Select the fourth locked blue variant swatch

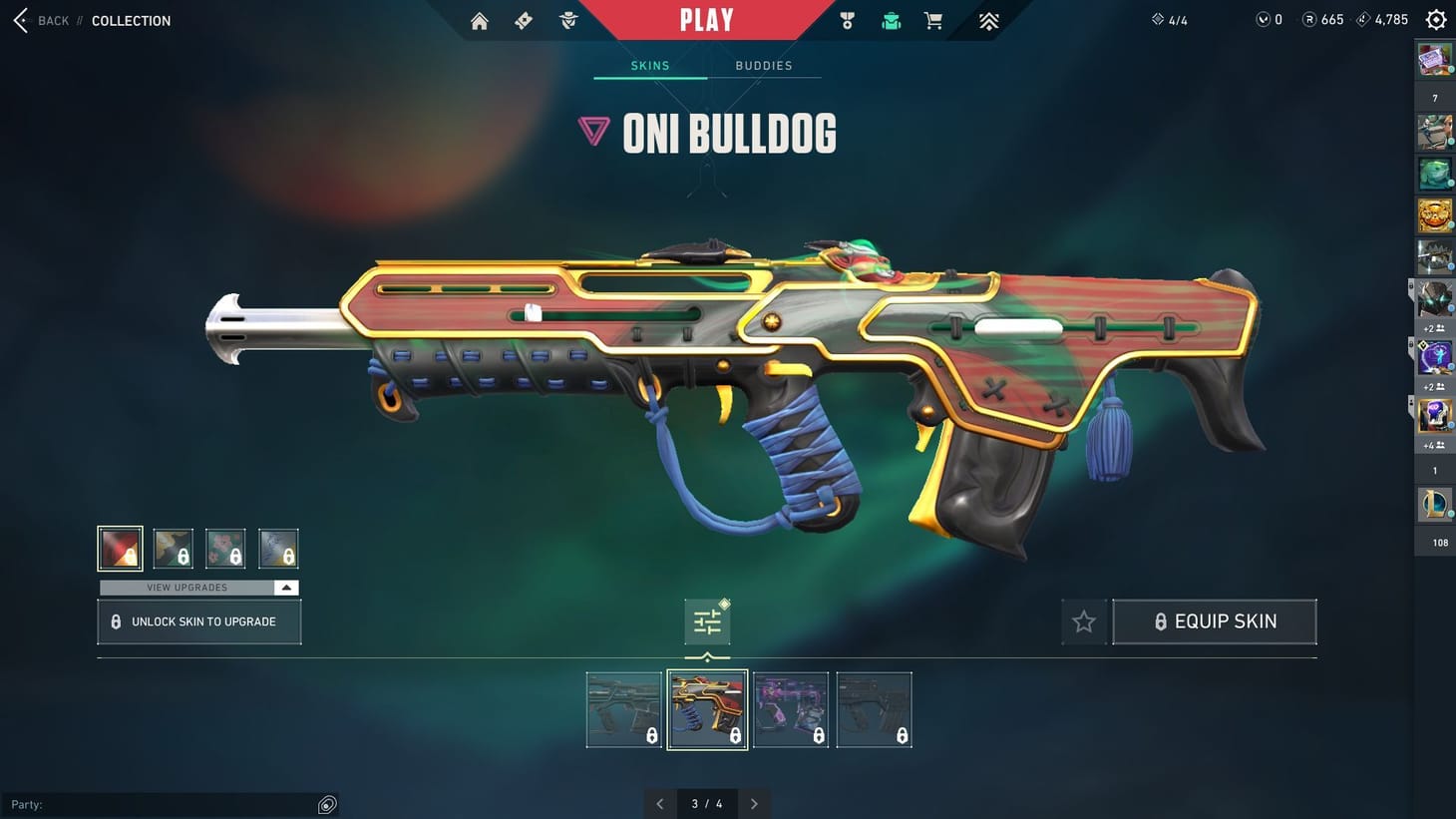coord(278,547)
